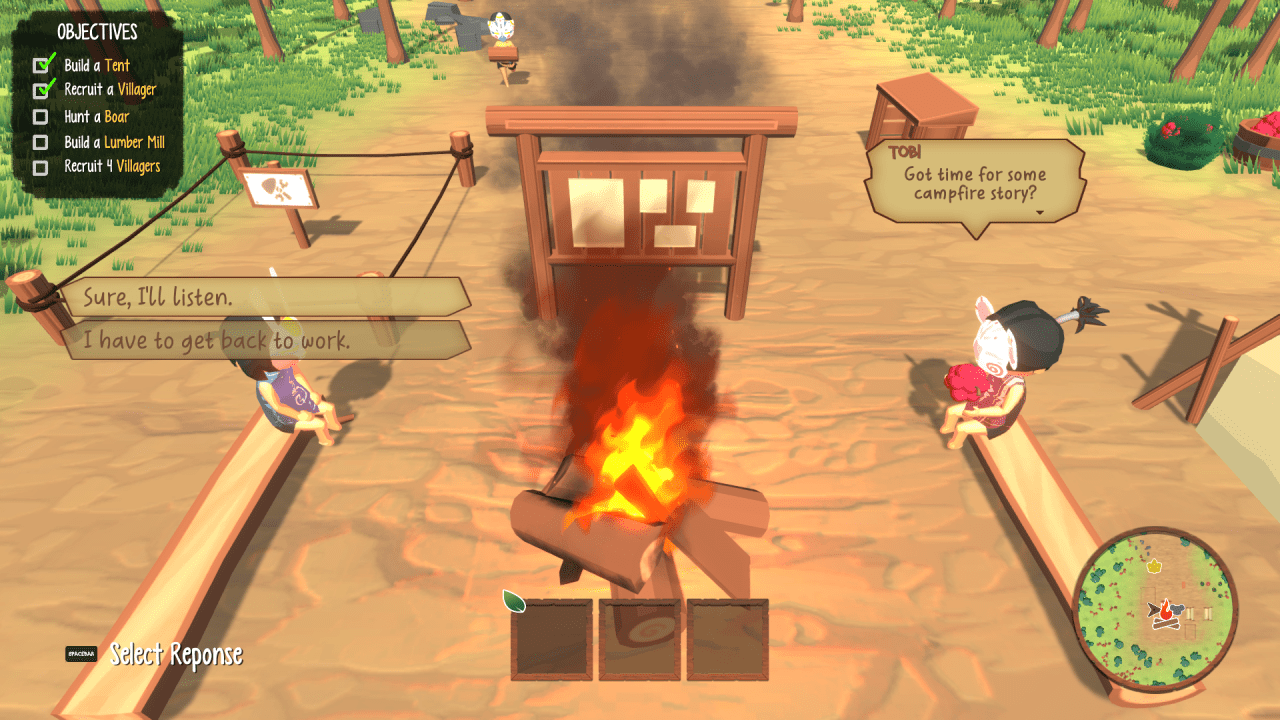Viewport: 1280px width, 720px height.
Task: Choose the "Sure, I'll listen." reply
Action: click(x=265, y=297)
